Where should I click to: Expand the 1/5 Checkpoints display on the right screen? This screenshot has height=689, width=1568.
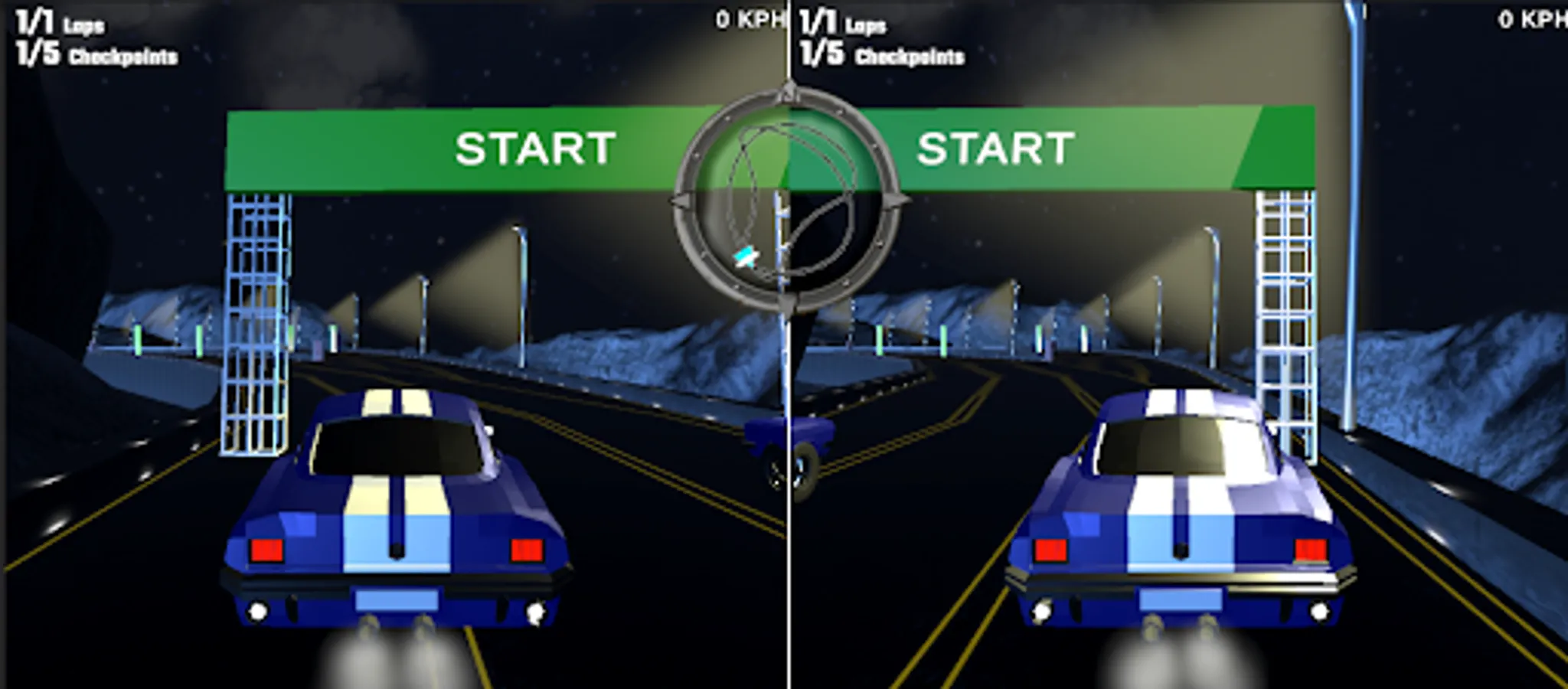click(x=880, y=54)
